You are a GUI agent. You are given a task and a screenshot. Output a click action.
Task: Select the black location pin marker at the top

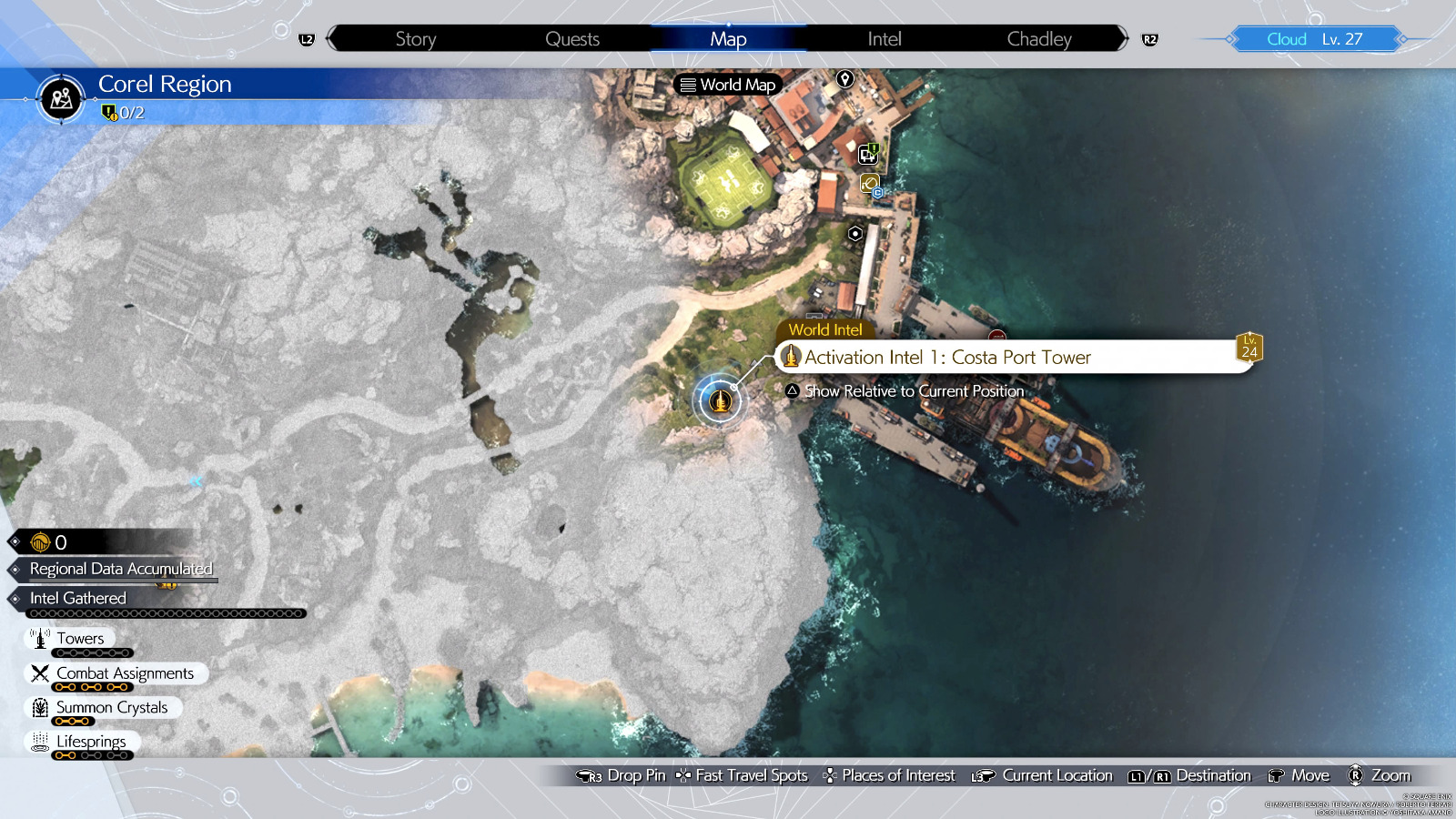(846, 79)
